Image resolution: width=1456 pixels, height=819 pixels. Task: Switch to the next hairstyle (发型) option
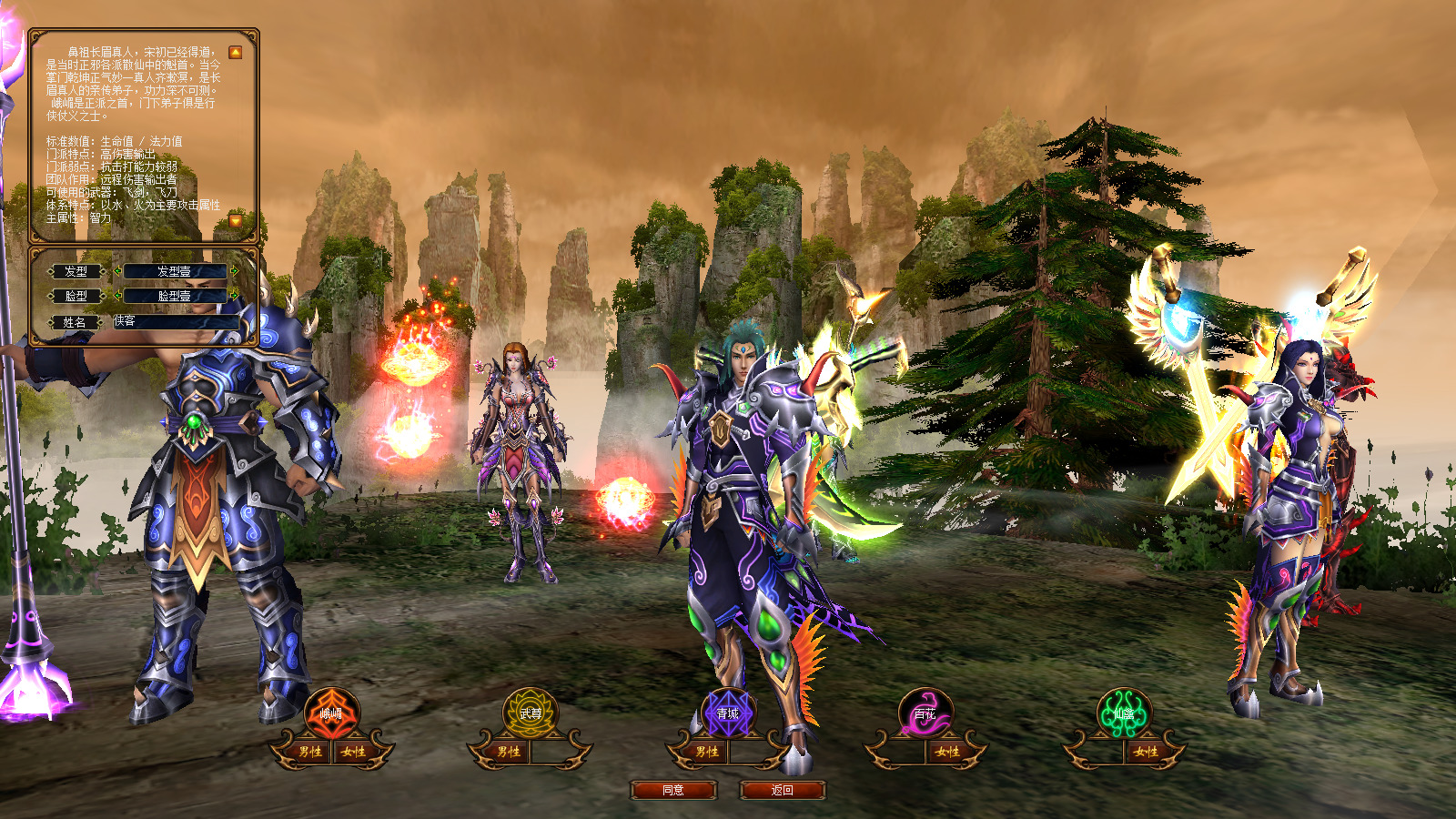pyautogui.click(x=235, y=271)
